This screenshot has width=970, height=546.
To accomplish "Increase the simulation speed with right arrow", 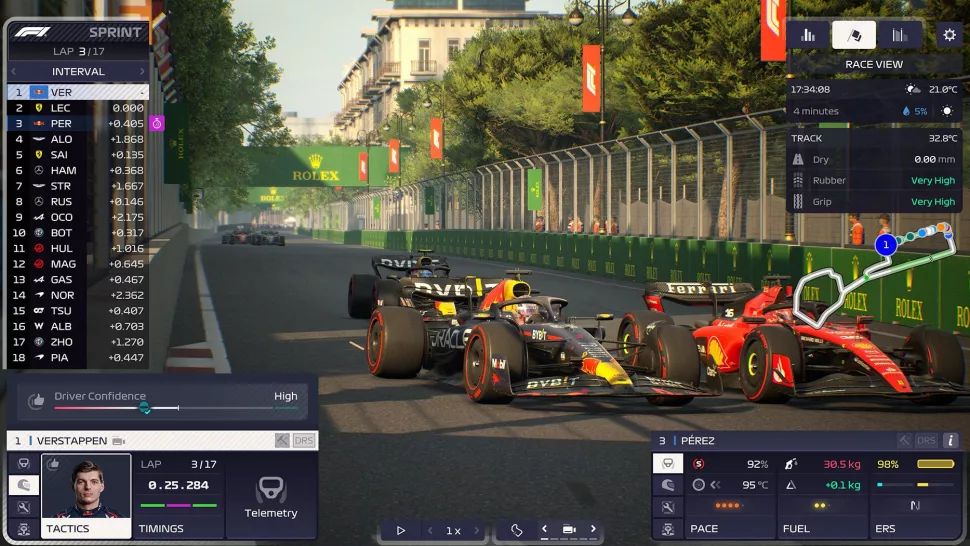I will tap(476, 530).
